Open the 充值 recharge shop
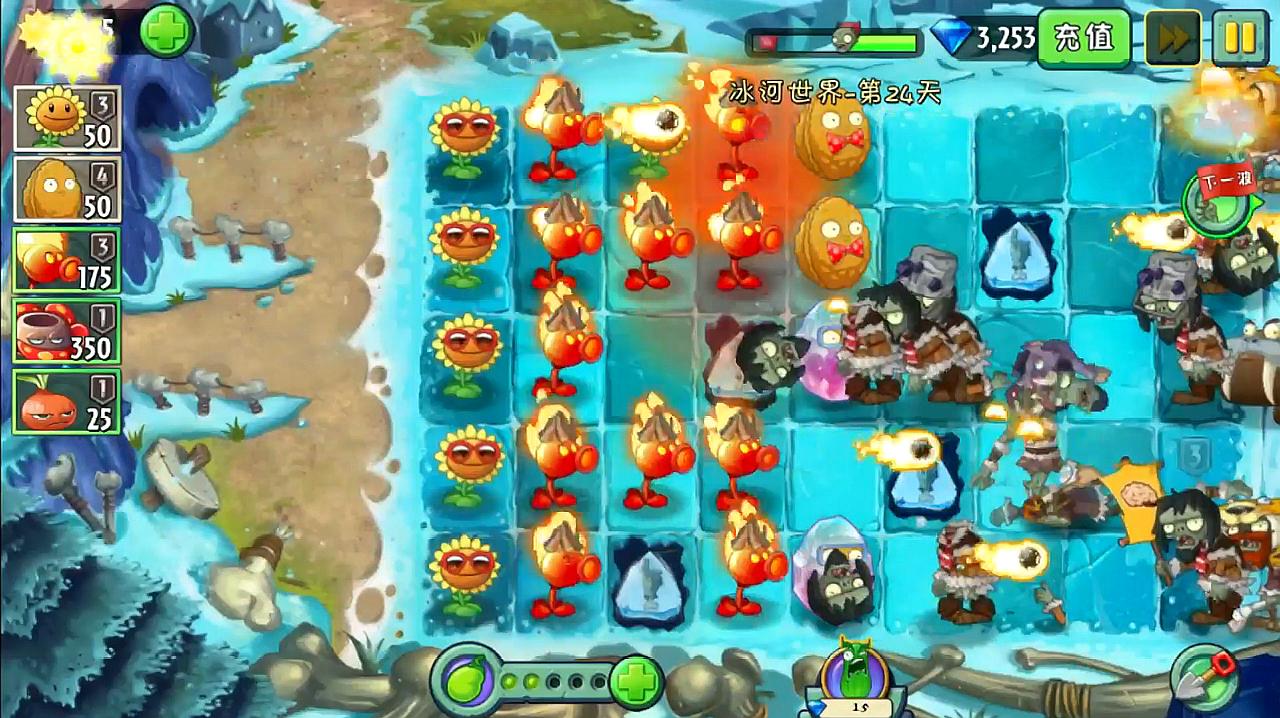1280x718 pixels. click(1083, 38)
